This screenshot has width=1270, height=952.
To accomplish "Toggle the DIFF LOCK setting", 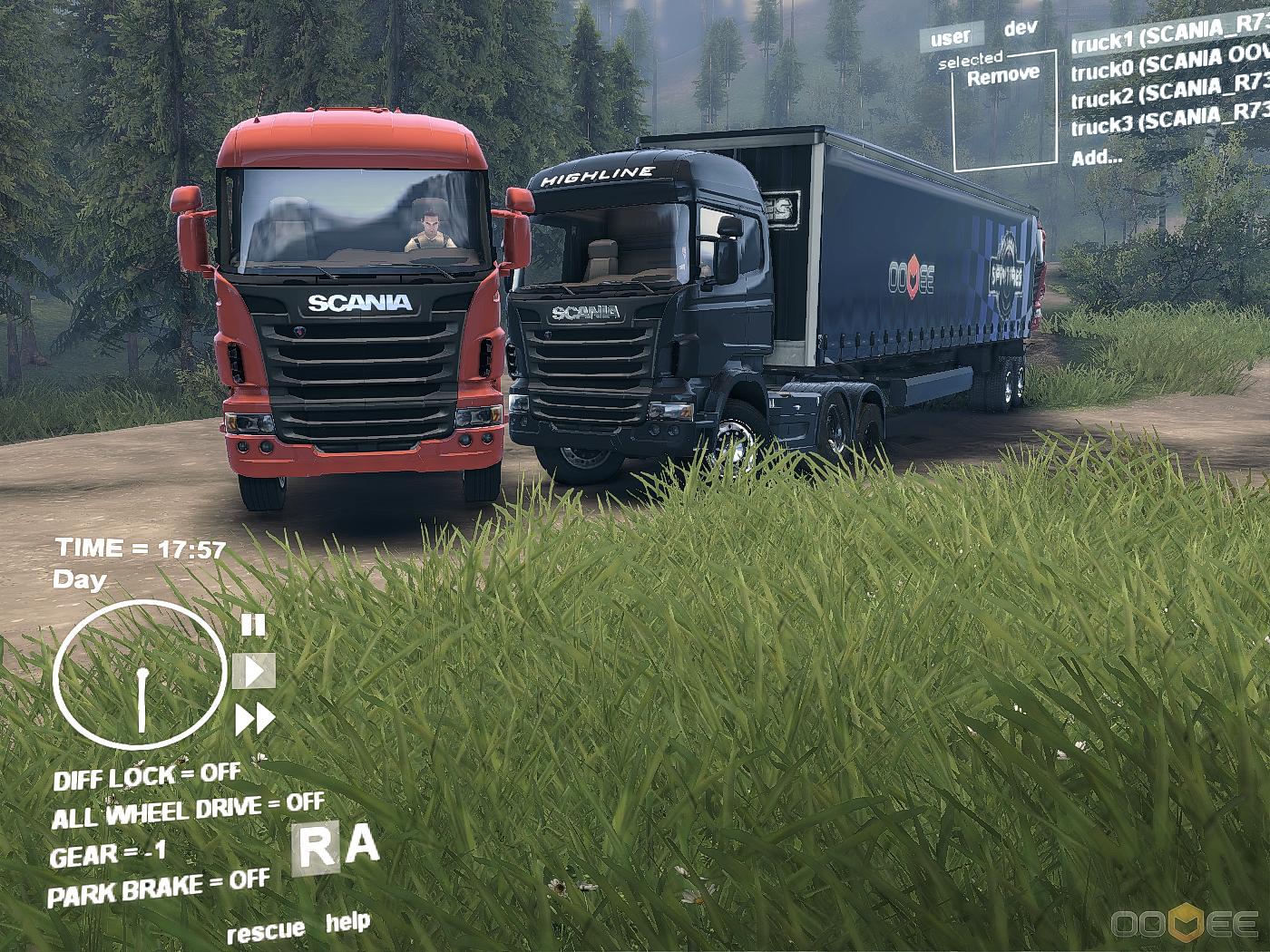I will [x=146, y=776].
